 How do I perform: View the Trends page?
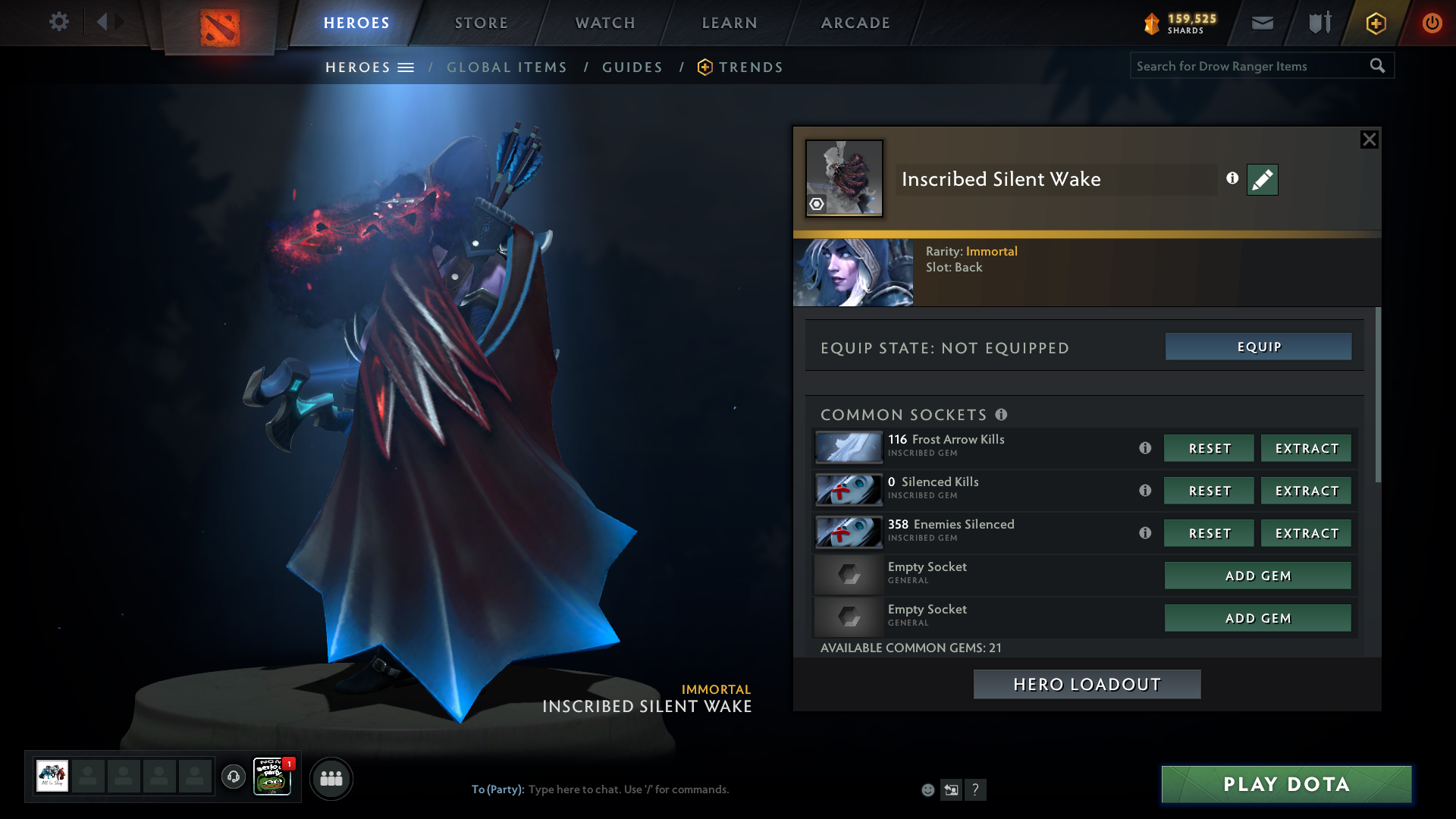click(750, 67)
